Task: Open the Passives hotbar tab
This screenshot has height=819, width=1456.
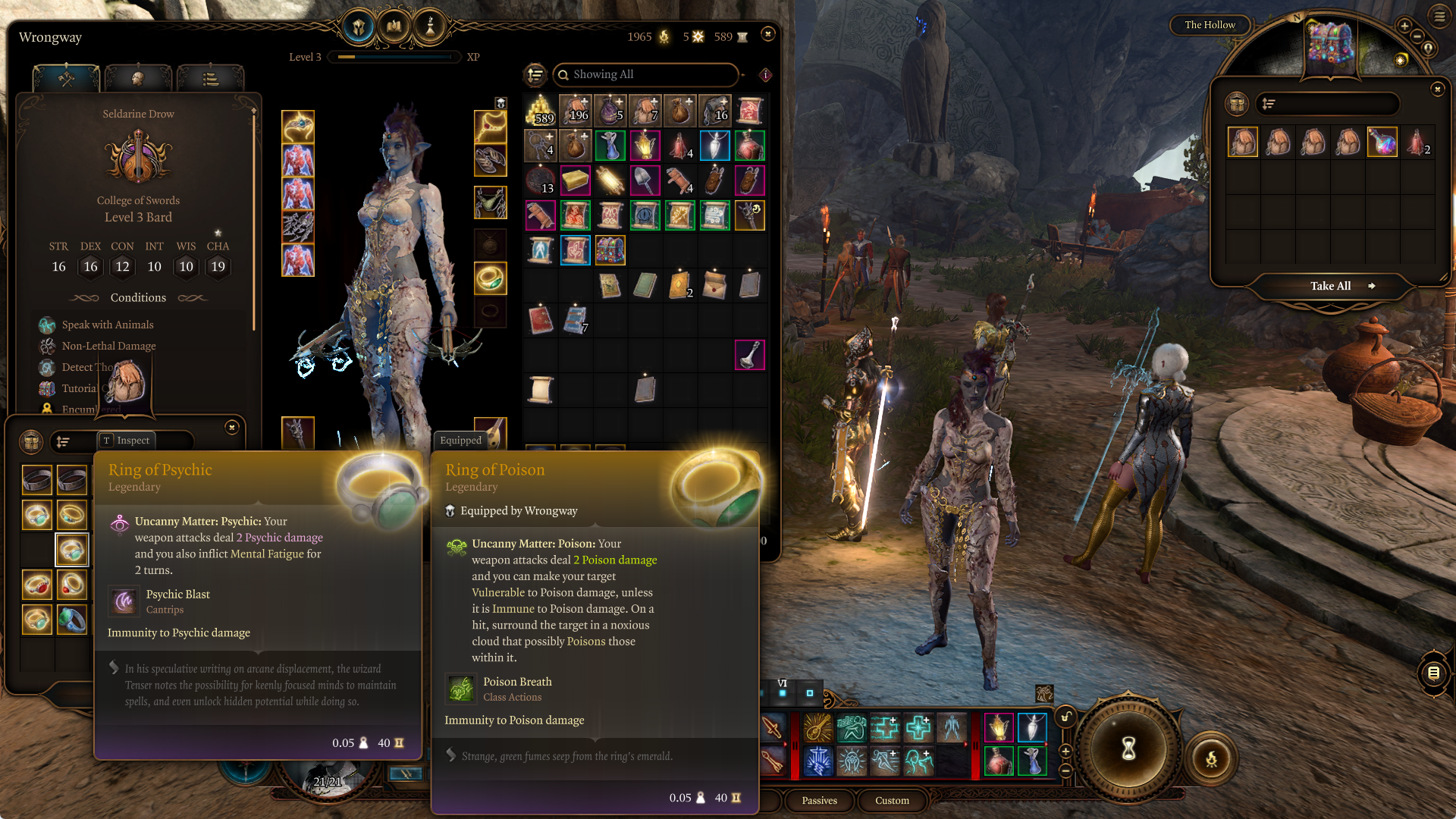Action: tap(819, 800)
